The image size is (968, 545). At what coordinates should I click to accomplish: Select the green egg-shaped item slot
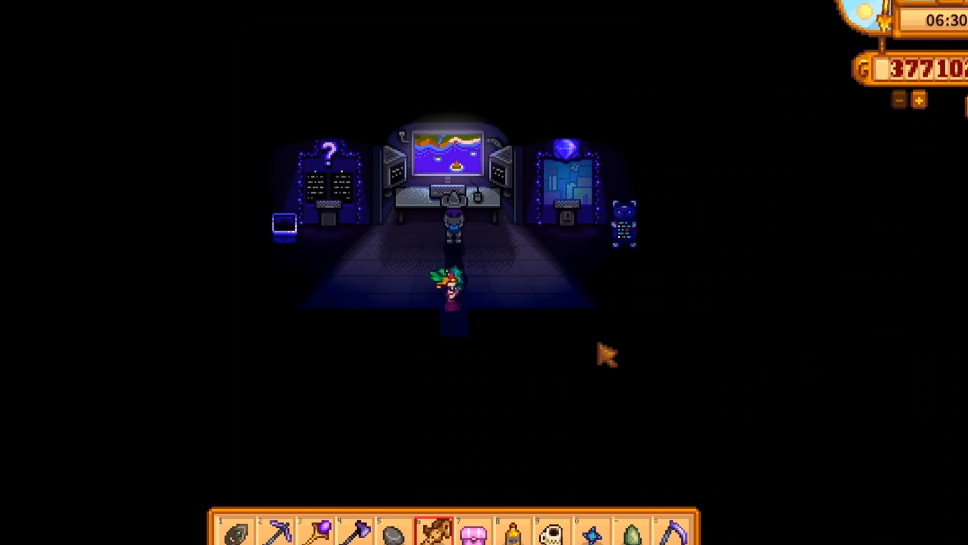pyautogui.click(x=632, y=533)
